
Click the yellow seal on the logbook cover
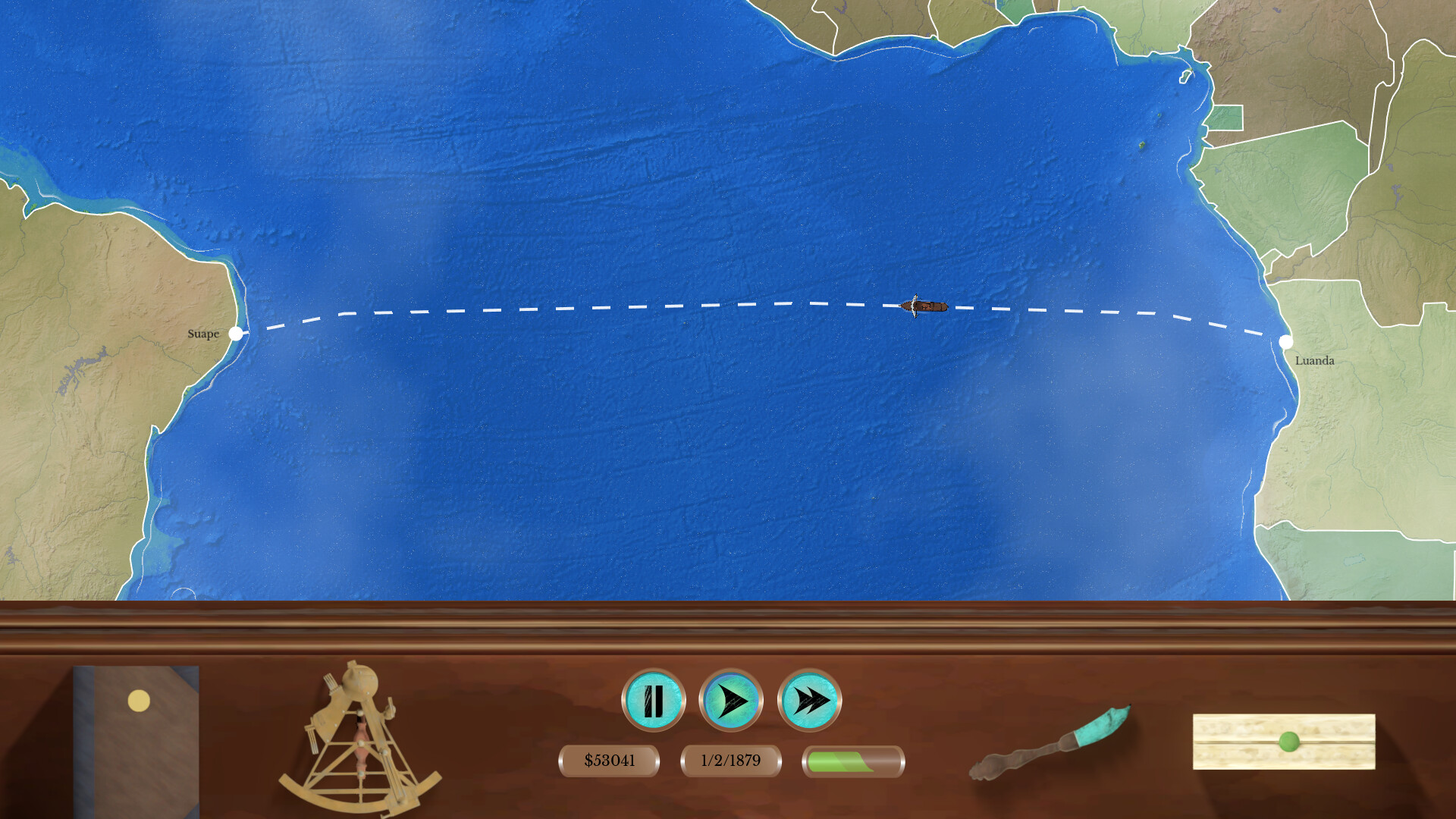[x=140, y=702]
